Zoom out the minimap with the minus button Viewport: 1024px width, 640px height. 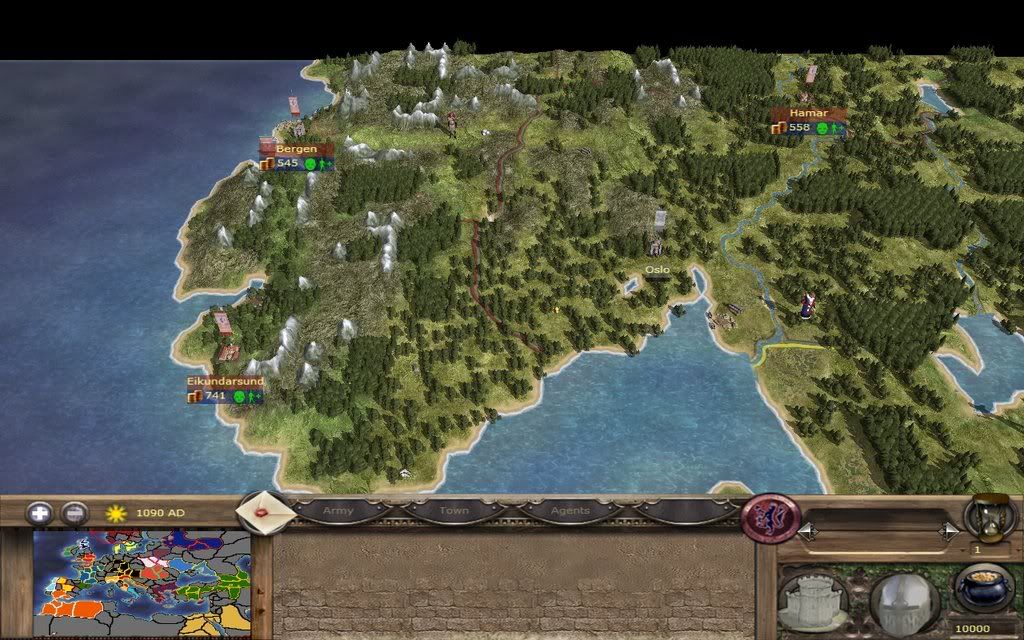coord(75,513)
